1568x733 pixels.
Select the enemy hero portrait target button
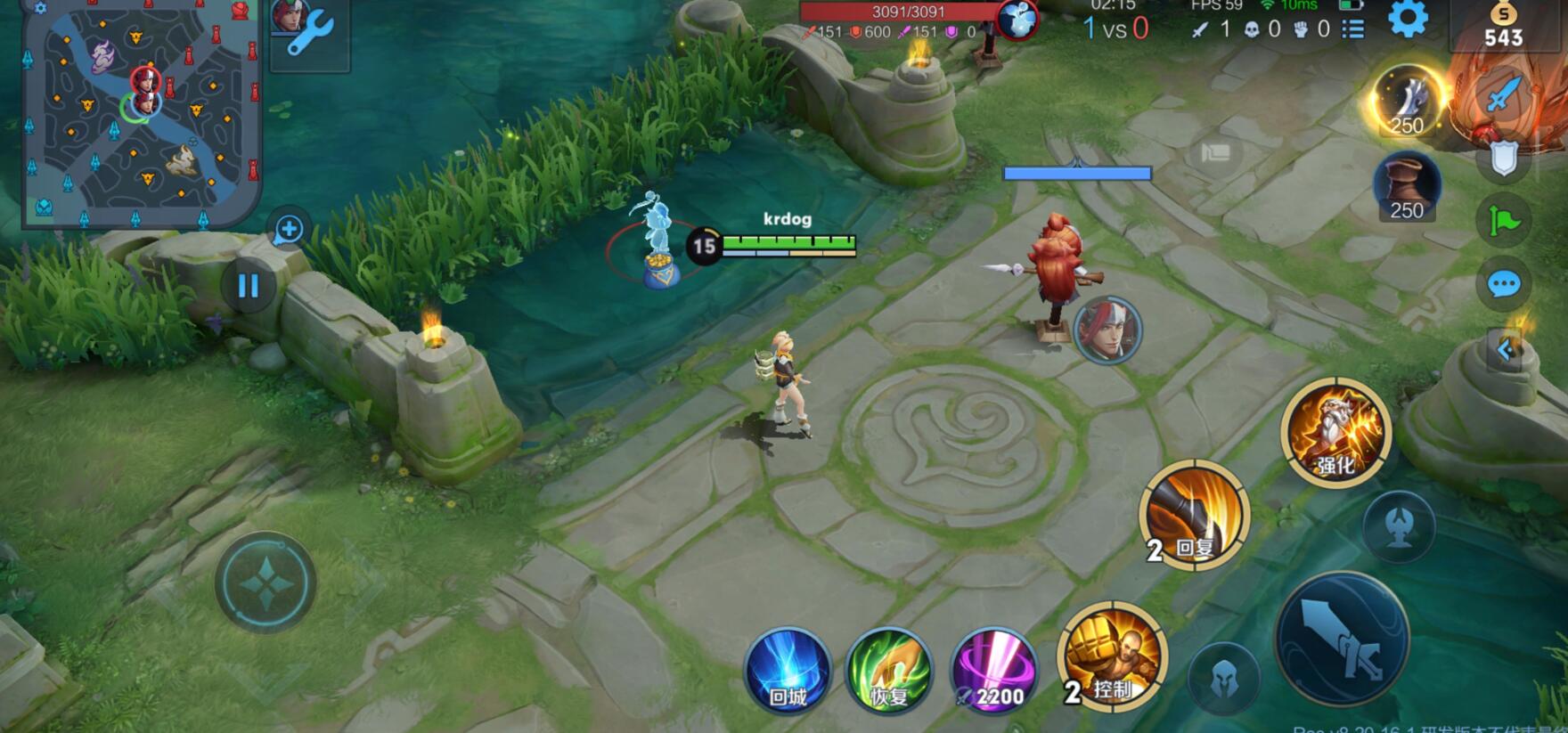pos(1107,330)
